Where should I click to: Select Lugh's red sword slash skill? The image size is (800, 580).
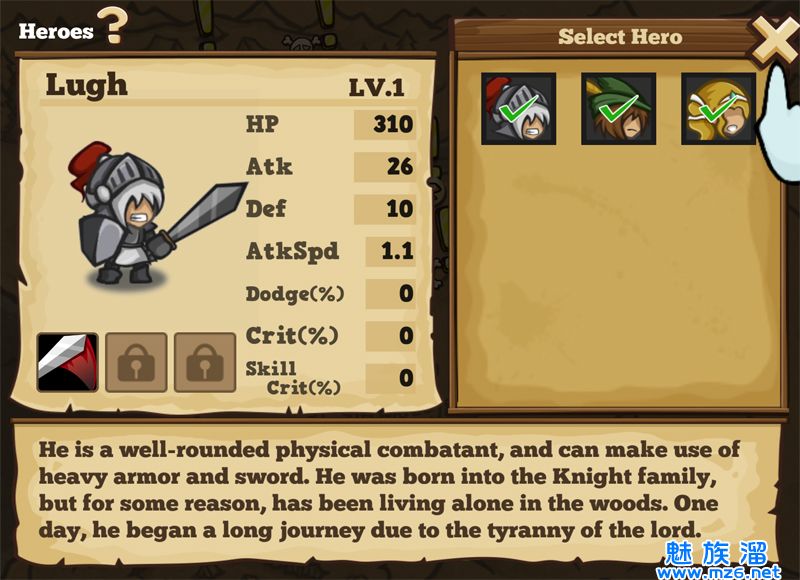click(68, 362)
